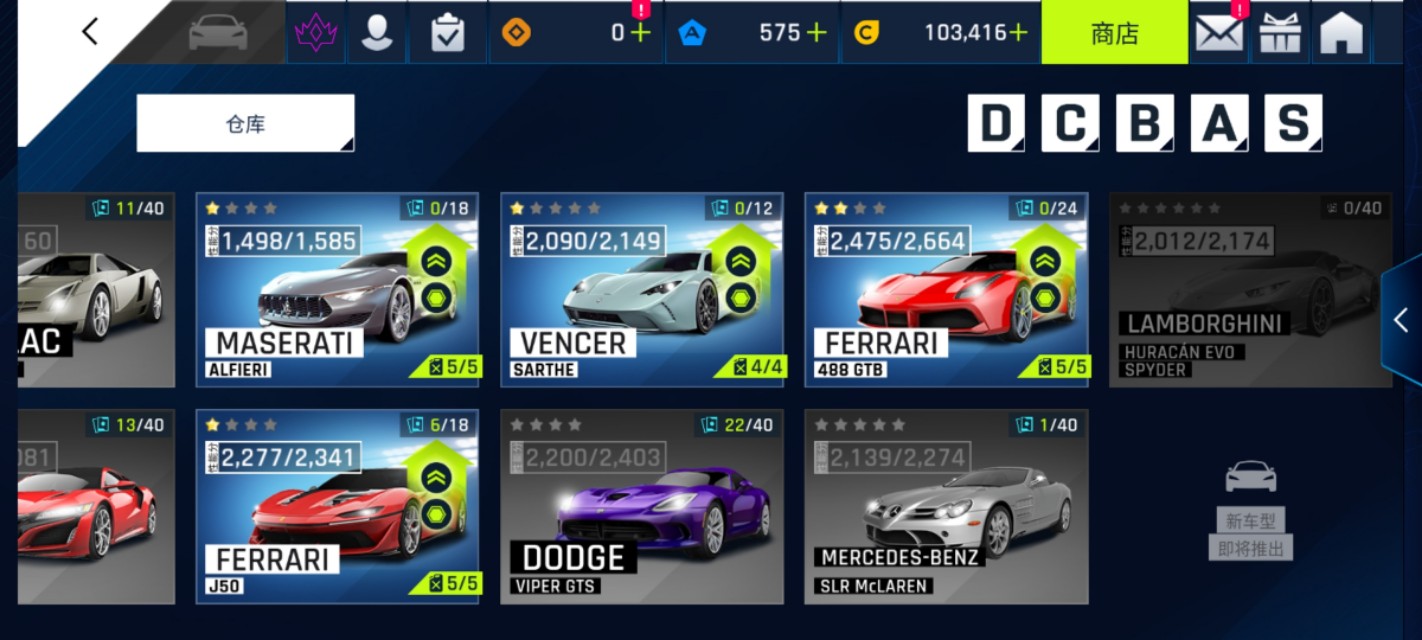This screenshot has height=640, width=1422.
Task: Filter cars by class A
Action: pyautogui.click(x=1219, y=124)
